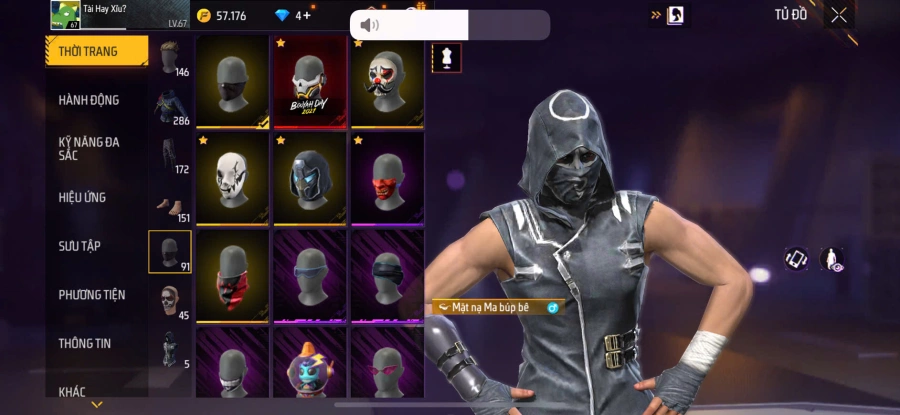Image resolution: width=900 pixels, height=415 pixels.
Task: Pick the white skull face mask
Action: click(232, 180)
